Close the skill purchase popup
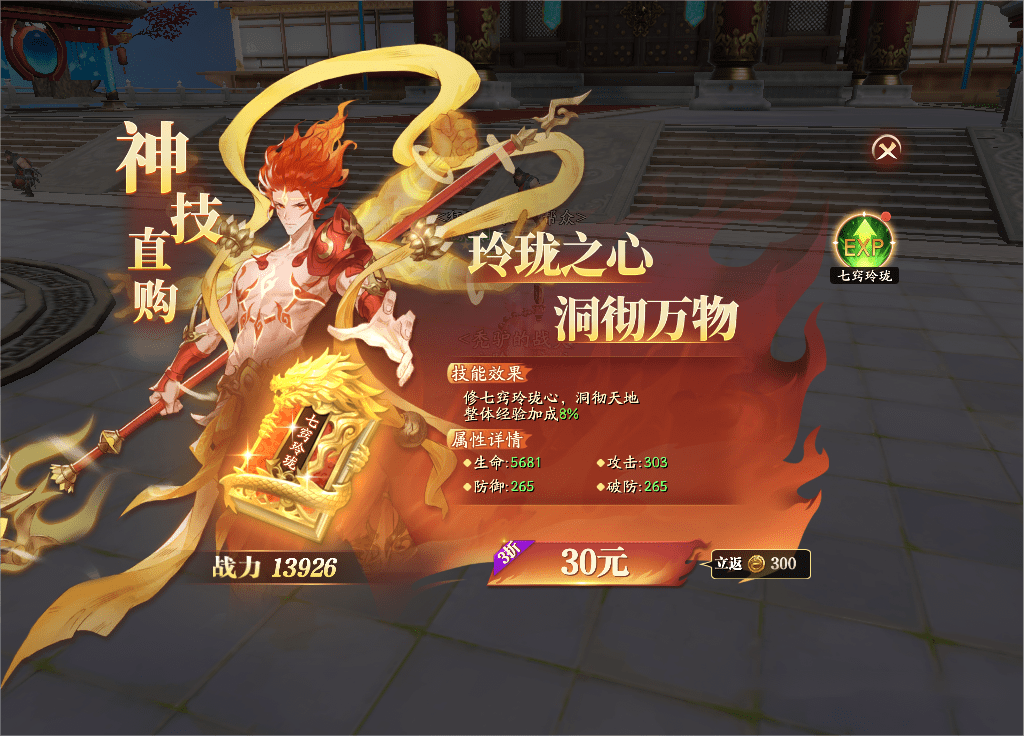 tap(886, 150)
